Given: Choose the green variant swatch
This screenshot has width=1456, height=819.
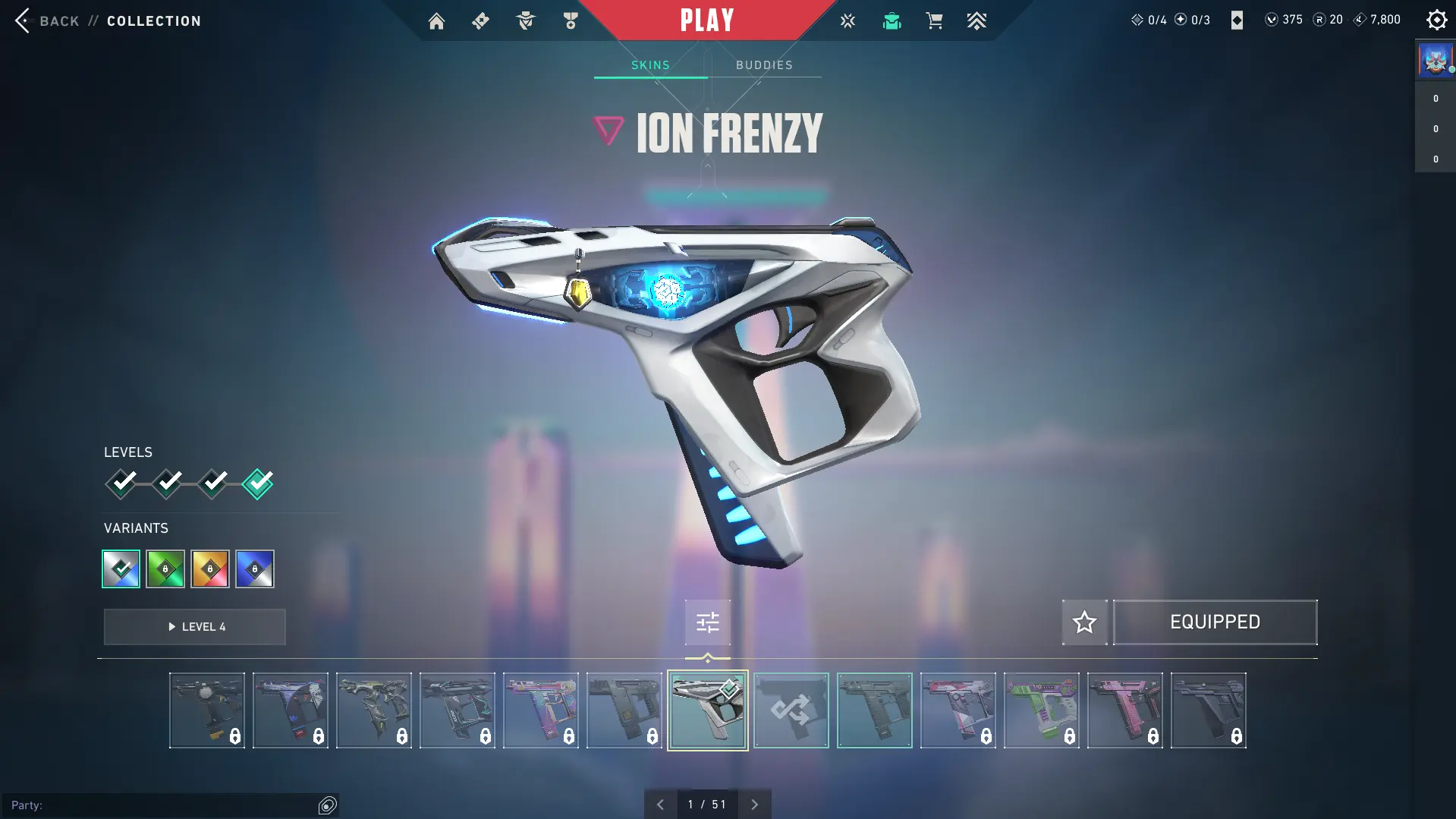Looking at the screenshot, I should (165, 569).
